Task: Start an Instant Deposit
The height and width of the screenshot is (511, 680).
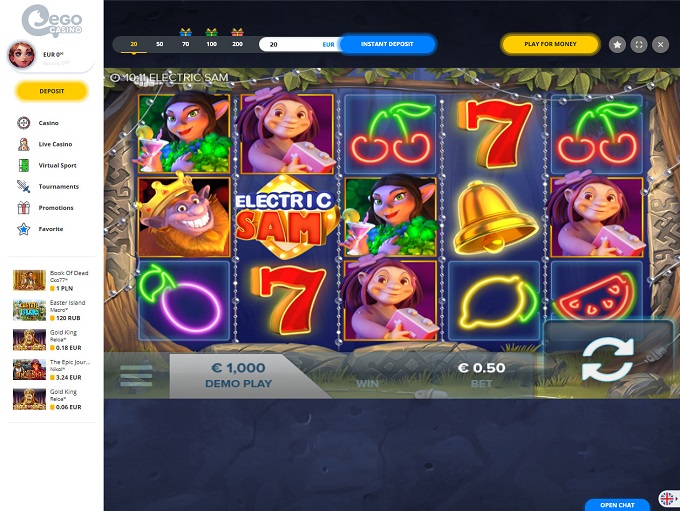Action: 387,44
